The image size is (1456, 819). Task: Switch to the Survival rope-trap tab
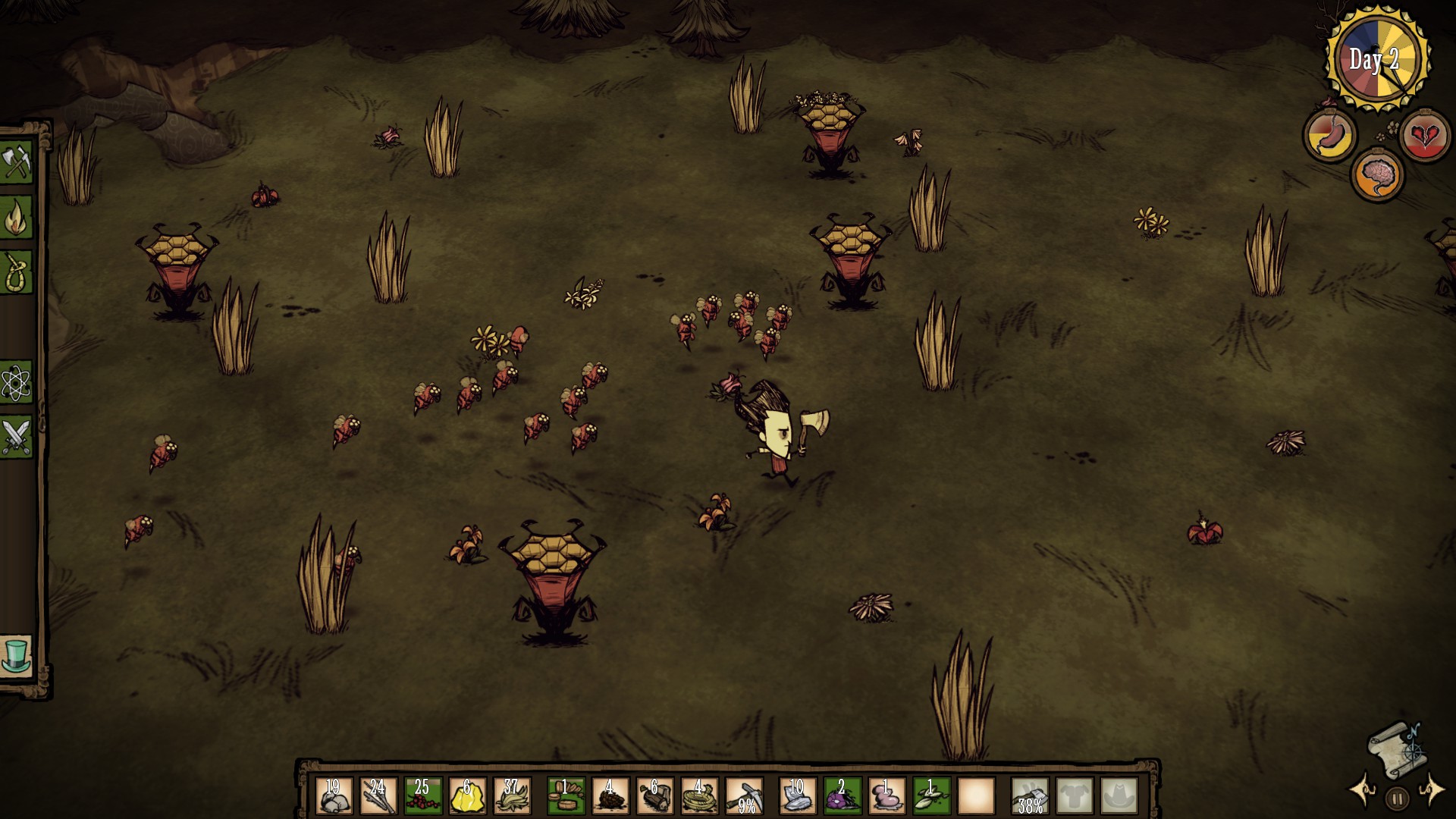click(17, 272)
